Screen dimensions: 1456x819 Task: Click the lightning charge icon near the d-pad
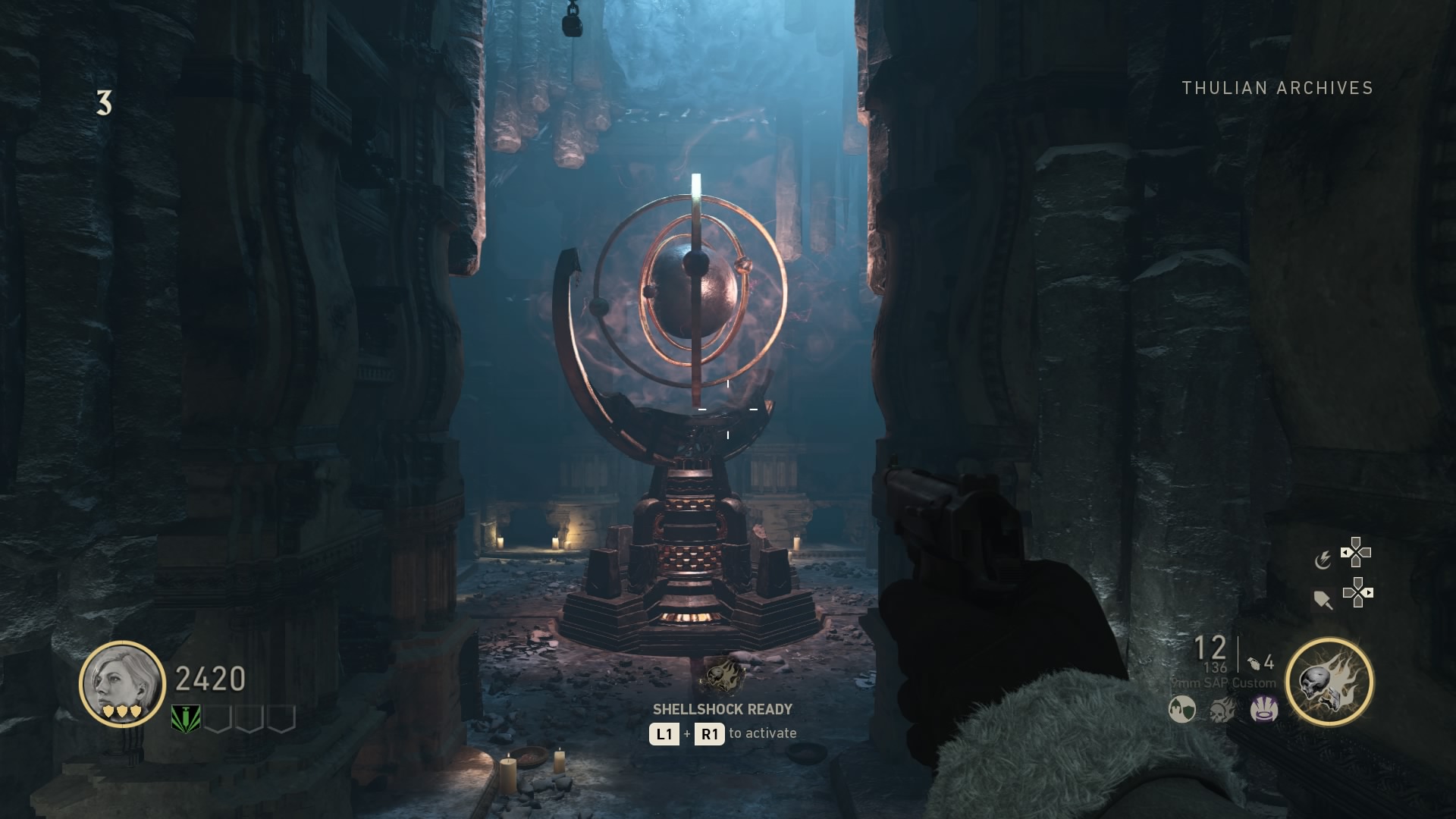click(x=1324, y=560)
